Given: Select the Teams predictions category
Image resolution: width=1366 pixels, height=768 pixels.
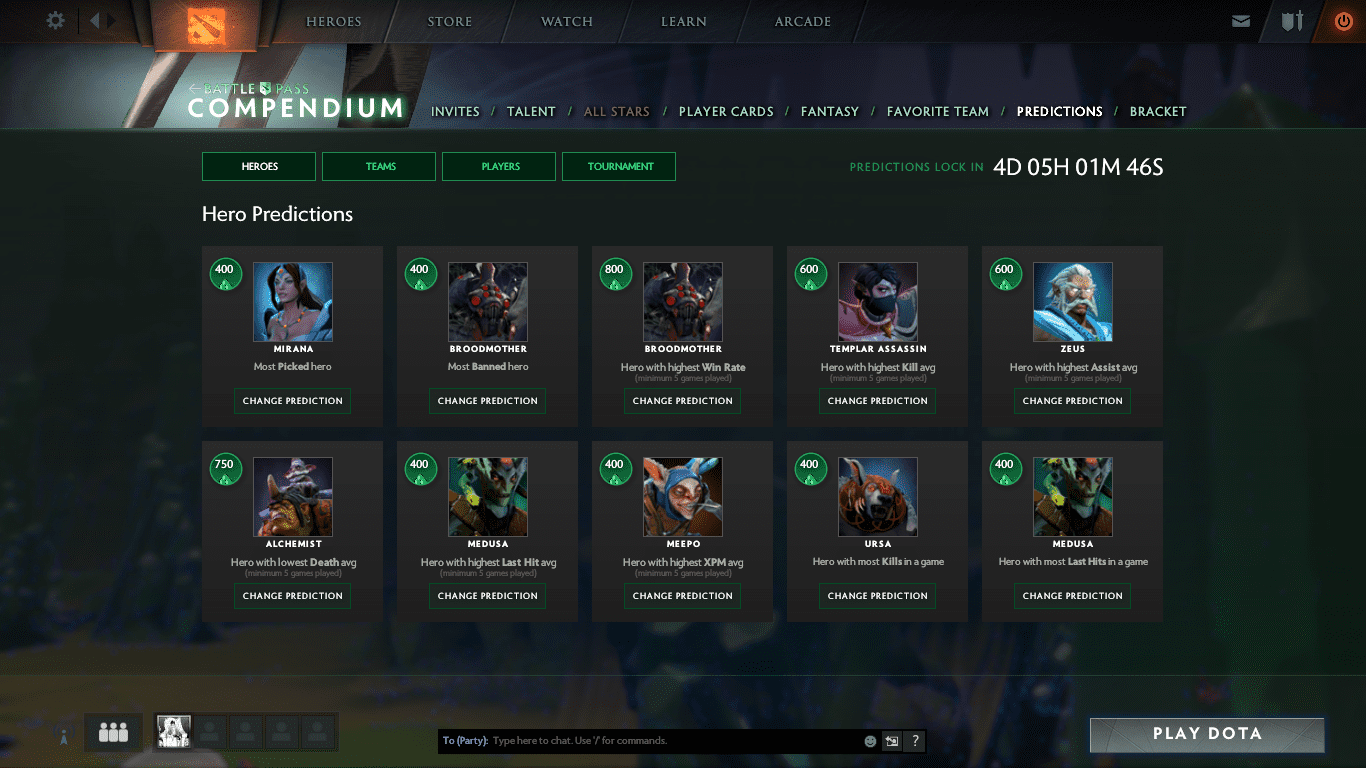Looking at the screenshot, I should (379, 167).
